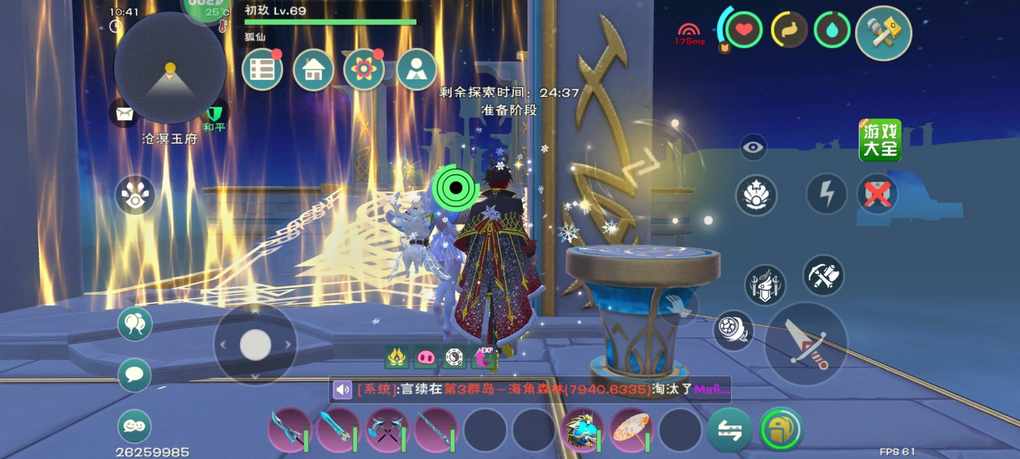Tap the crossed-out red X icon
This screenshot has width=1020, height=459.
coord(877,194)
